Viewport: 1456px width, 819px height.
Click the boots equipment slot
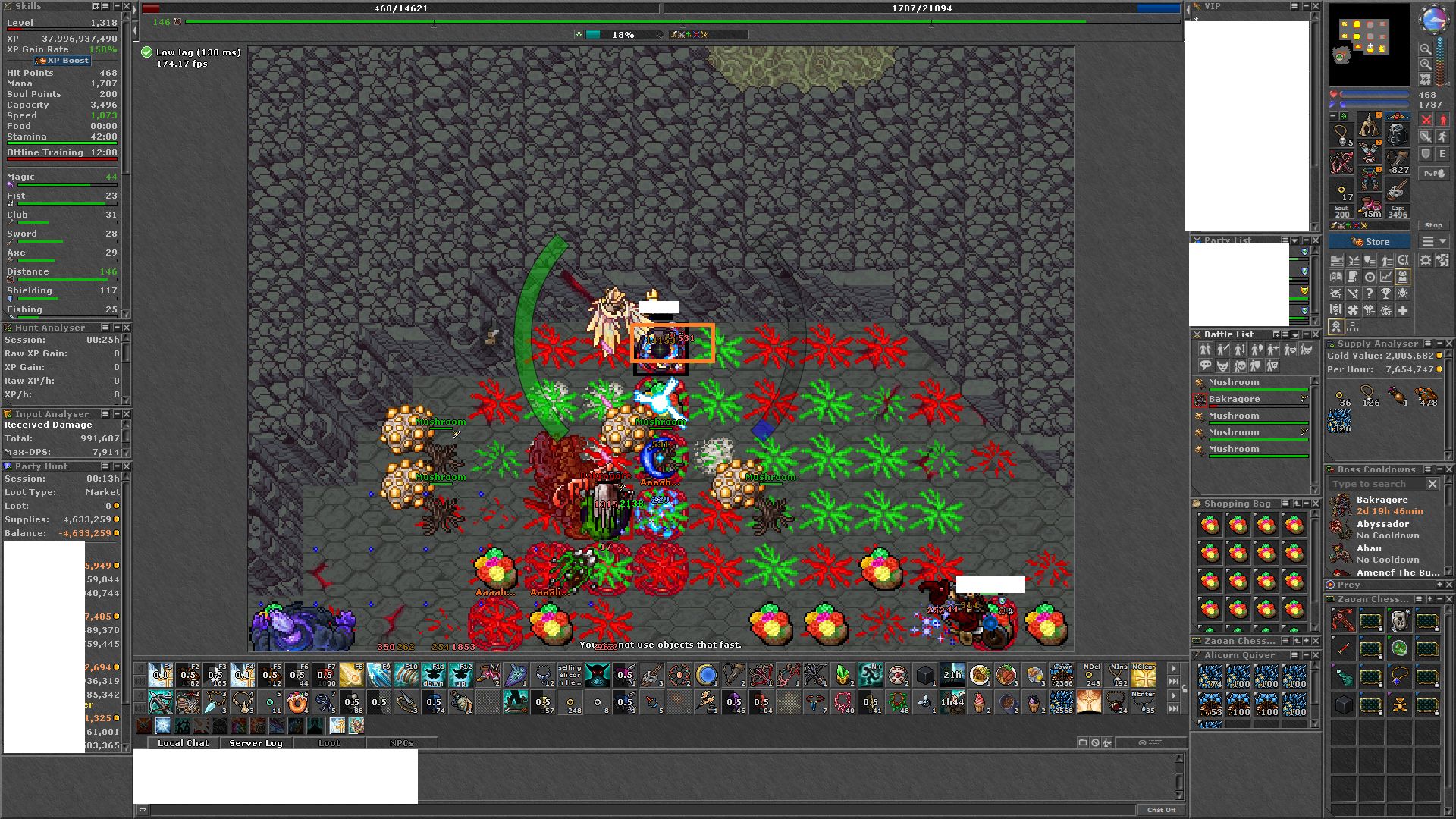[1370, 206]
